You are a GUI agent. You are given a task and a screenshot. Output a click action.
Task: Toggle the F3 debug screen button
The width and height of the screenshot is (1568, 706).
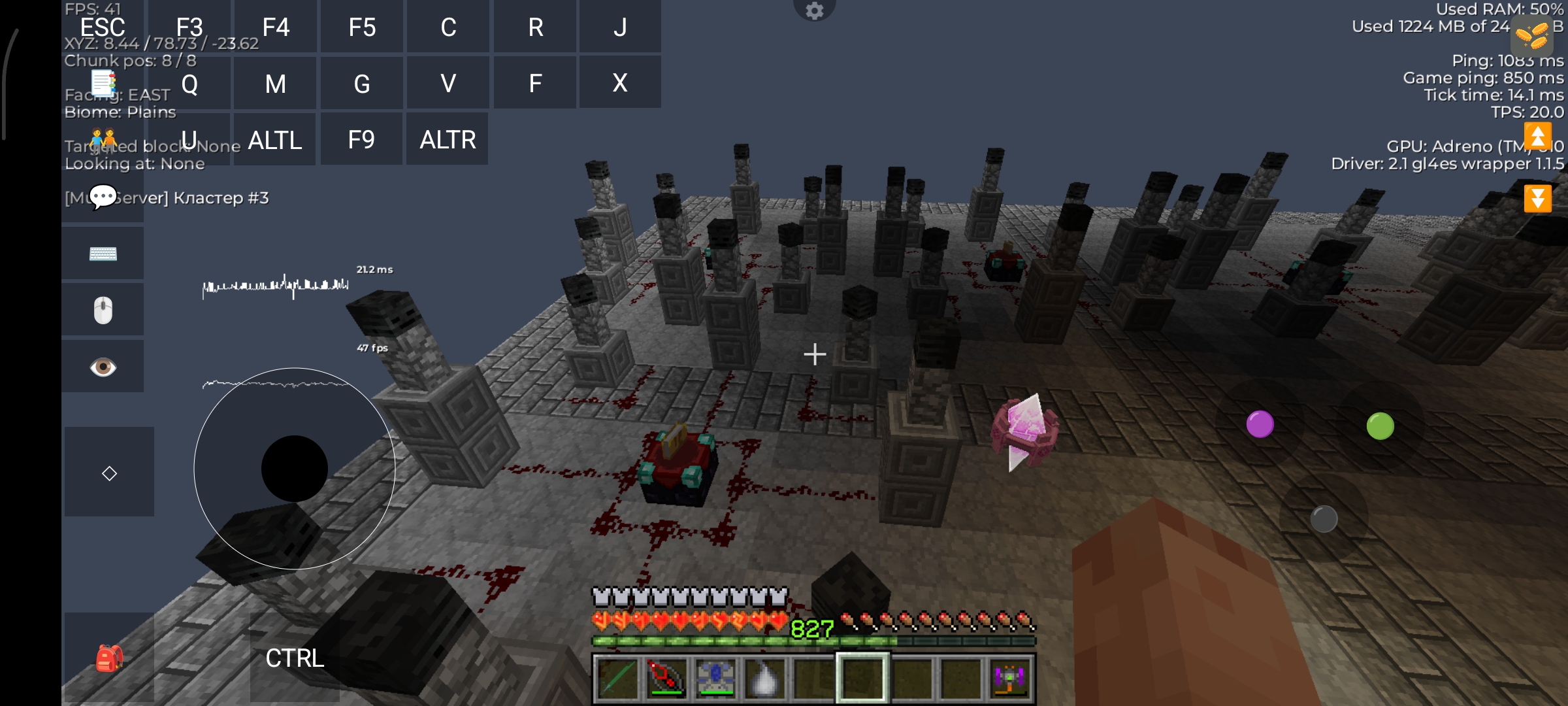(189, 27)
